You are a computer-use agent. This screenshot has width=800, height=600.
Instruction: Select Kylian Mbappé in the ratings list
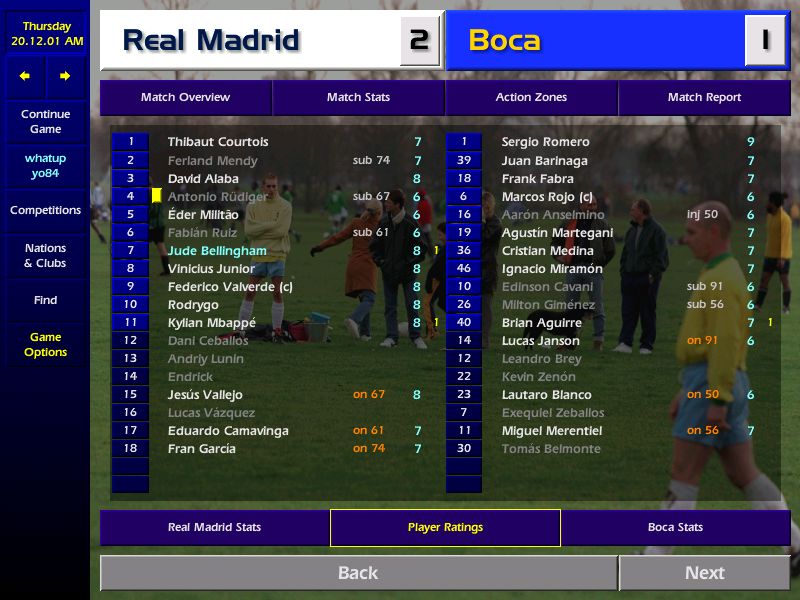[212, 323]
